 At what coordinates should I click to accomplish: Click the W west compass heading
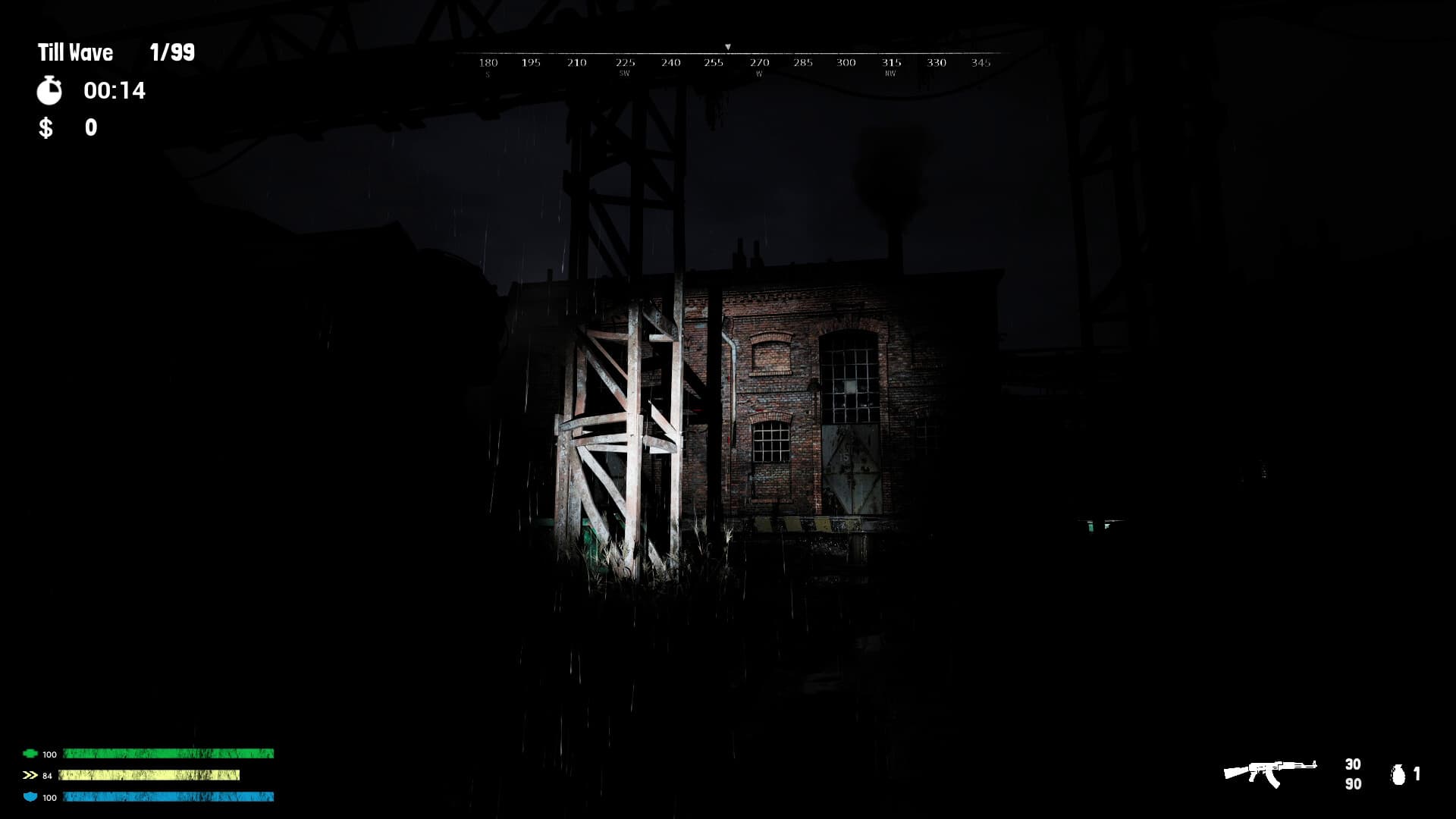click(x=758, y=74)
